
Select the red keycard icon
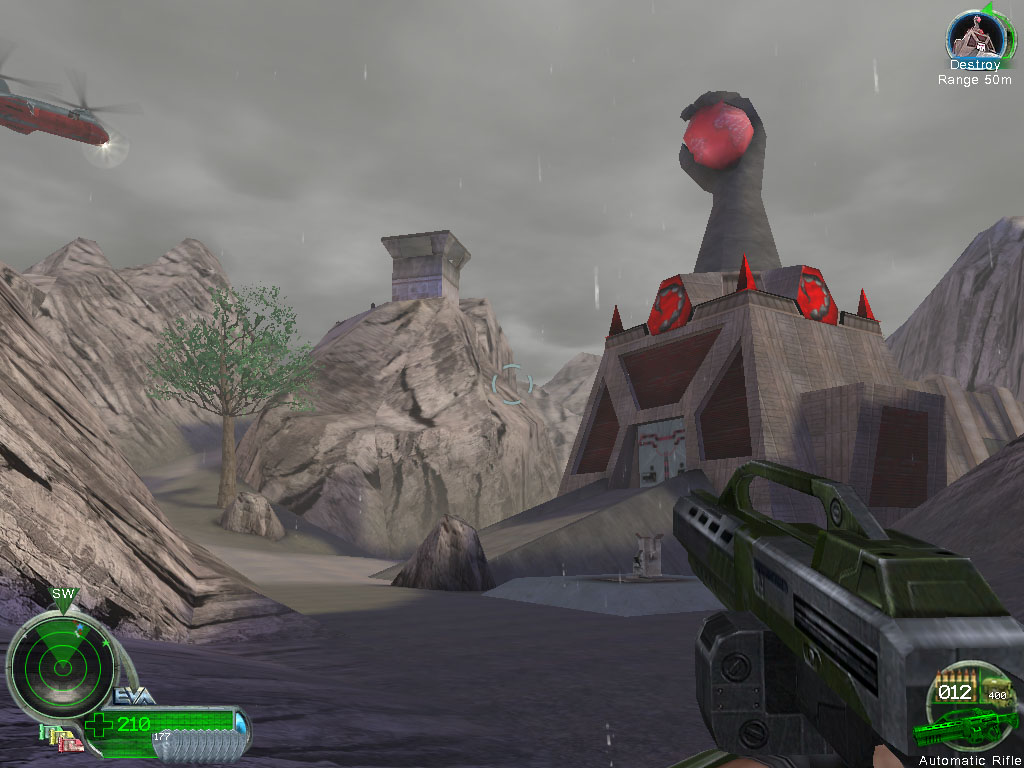[x=70, y=741]
